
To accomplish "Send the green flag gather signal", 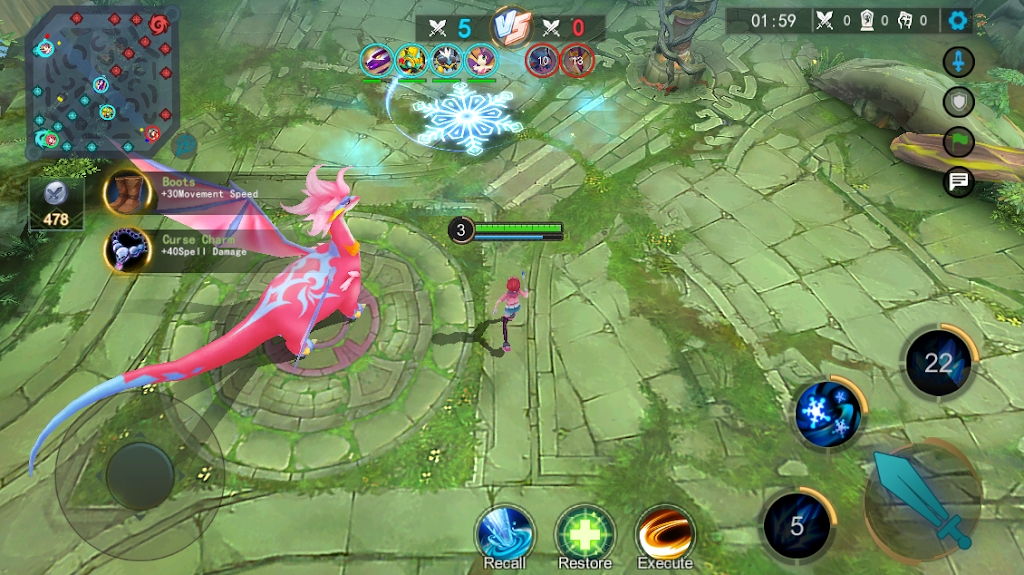I will tap(958, 141).
